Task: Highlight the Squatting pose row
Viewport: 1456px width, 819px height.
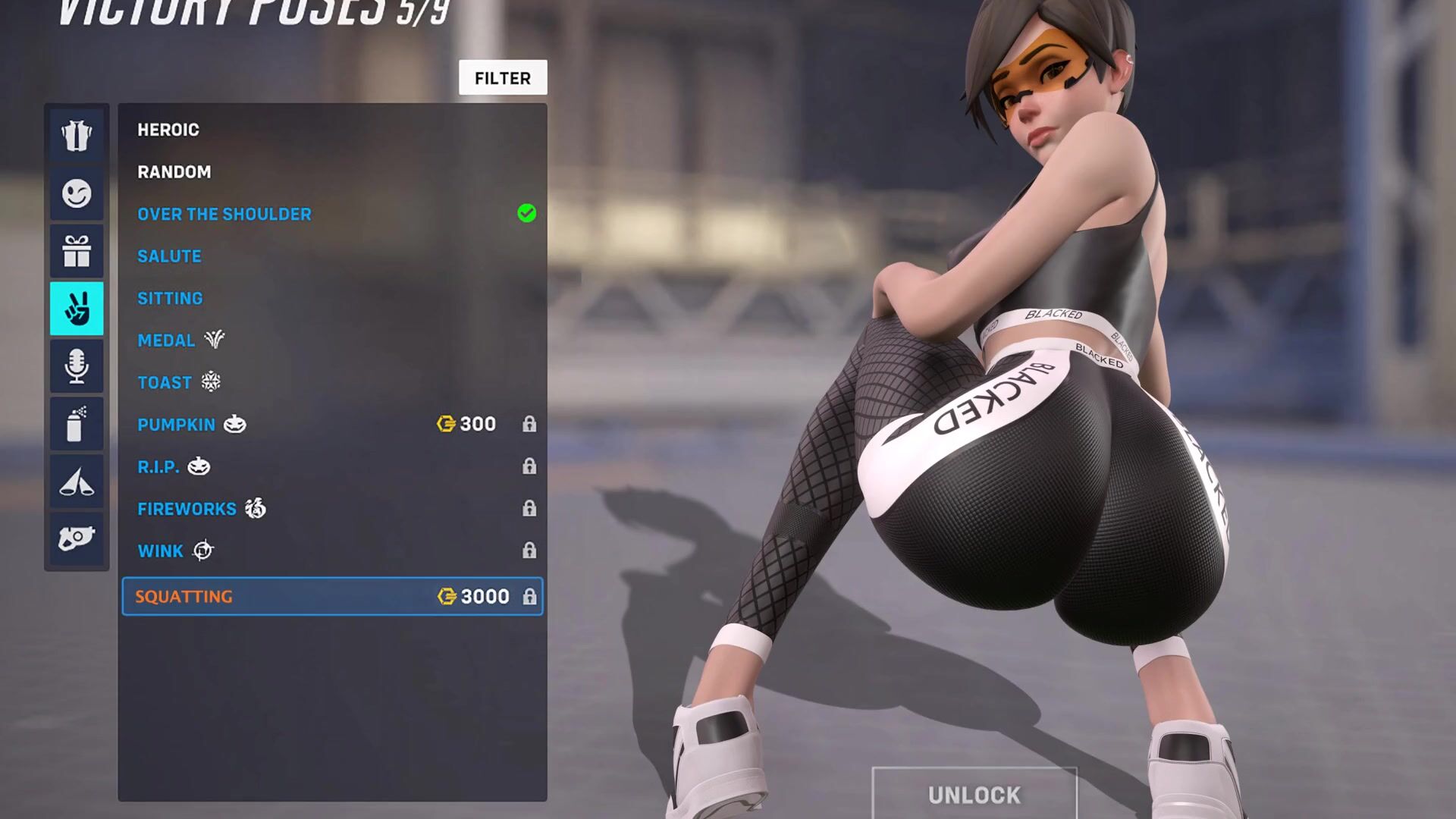Action: (x=332, y=597)
